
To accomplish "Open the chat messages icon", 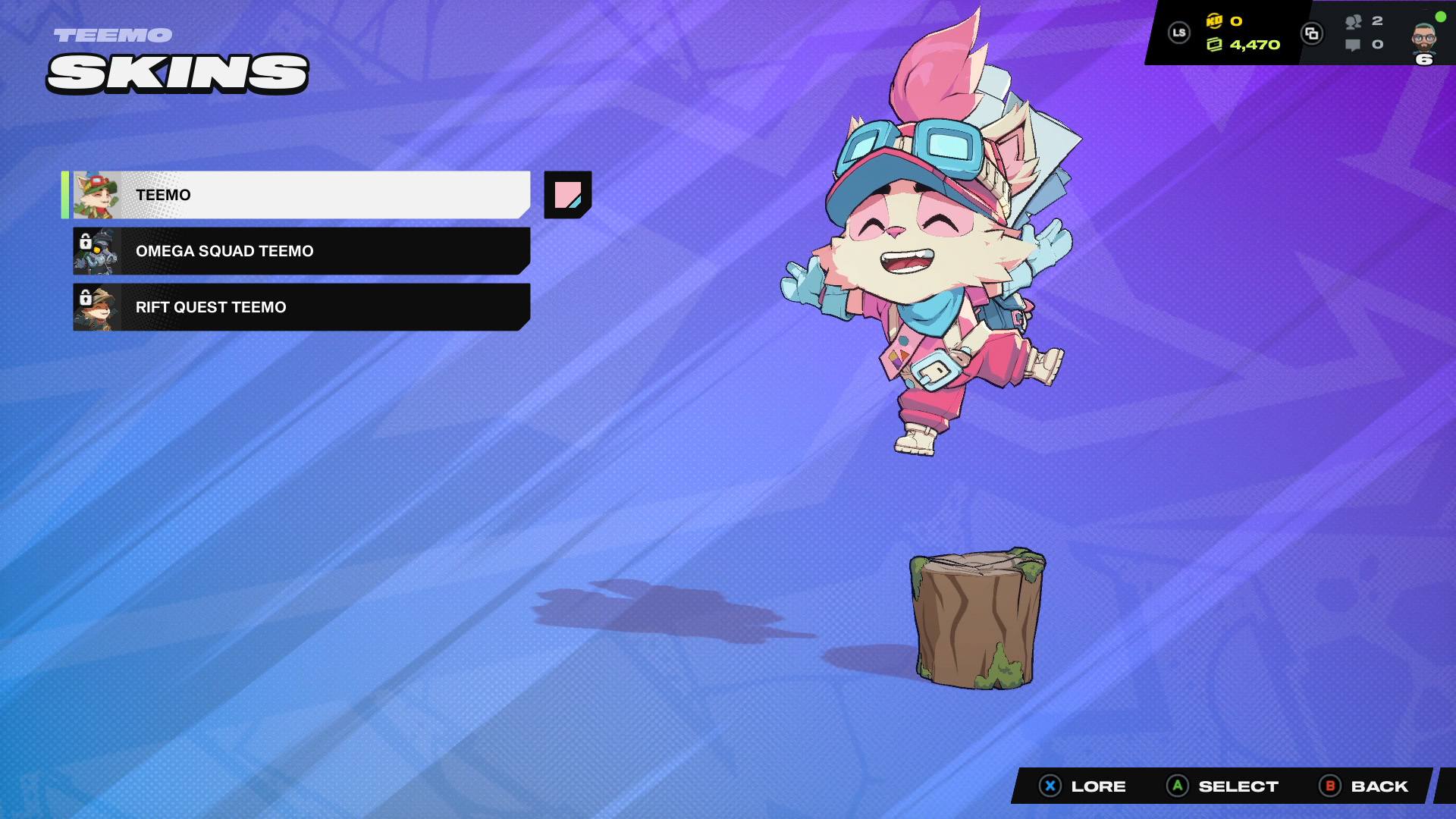I will pyautogui.click(x=1353, y=45).
